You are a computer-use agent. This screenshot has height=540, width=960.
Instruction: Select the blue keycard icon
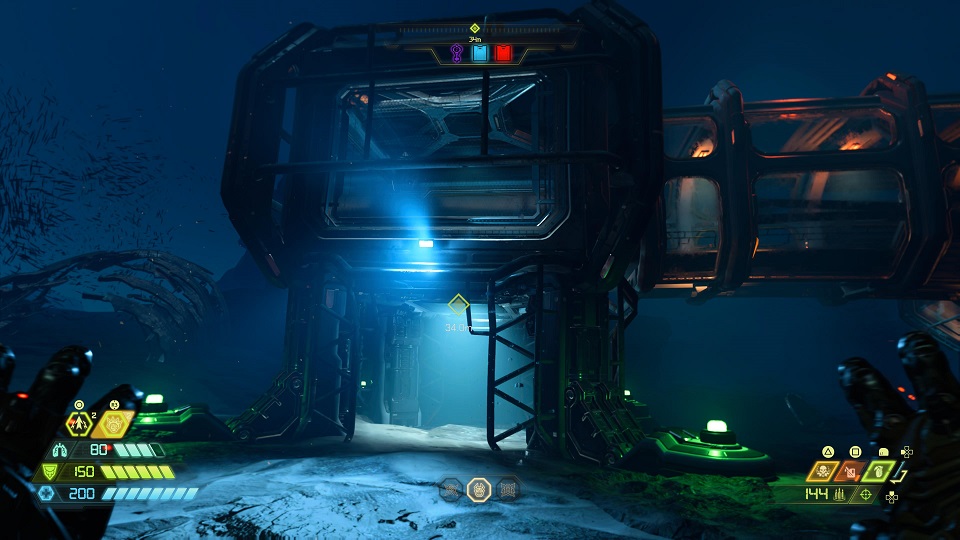(480, 52)
